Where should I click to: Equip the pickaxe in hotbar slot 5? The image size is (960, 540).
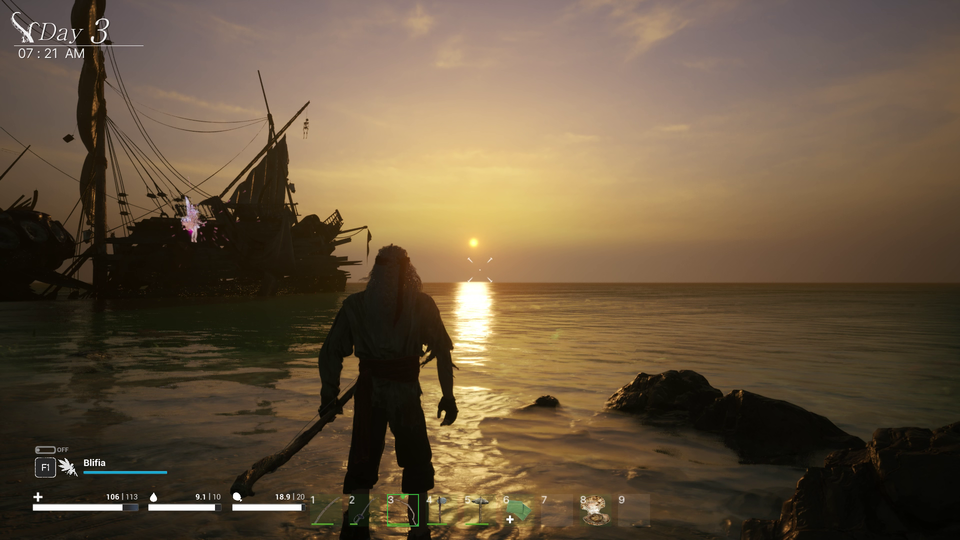[x=478, y=511]
